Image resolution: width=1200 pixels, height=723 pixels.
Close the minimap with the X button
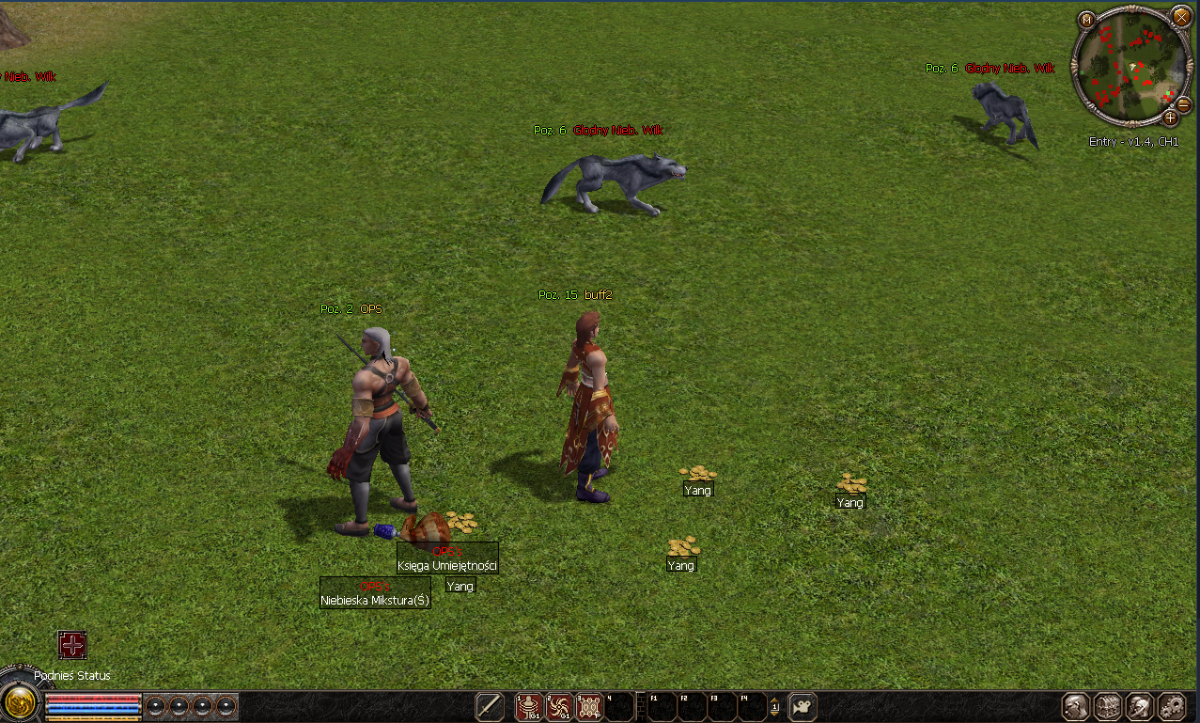(x=1182, y=17)
